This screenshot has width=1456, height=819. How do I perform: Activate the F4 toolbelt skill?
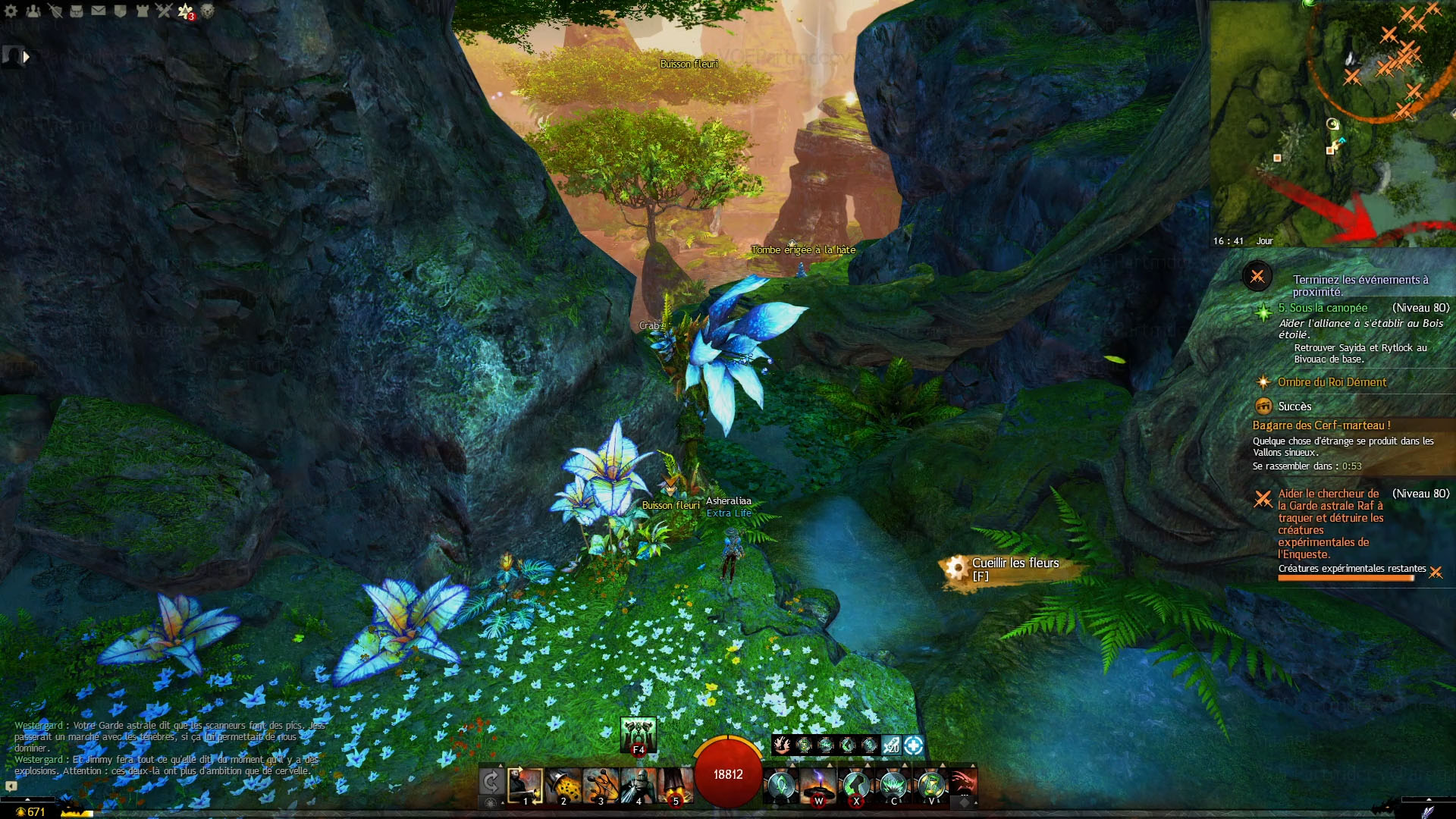638,736
